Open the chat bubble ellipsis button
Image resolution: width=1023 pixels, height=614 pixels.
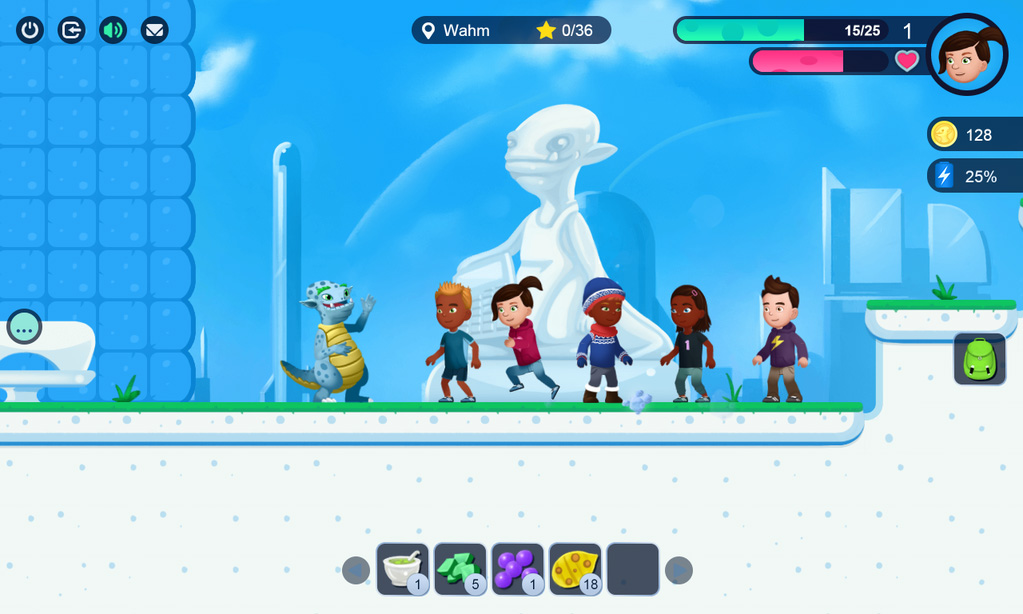pyautogui.click(x=24, y=327)
